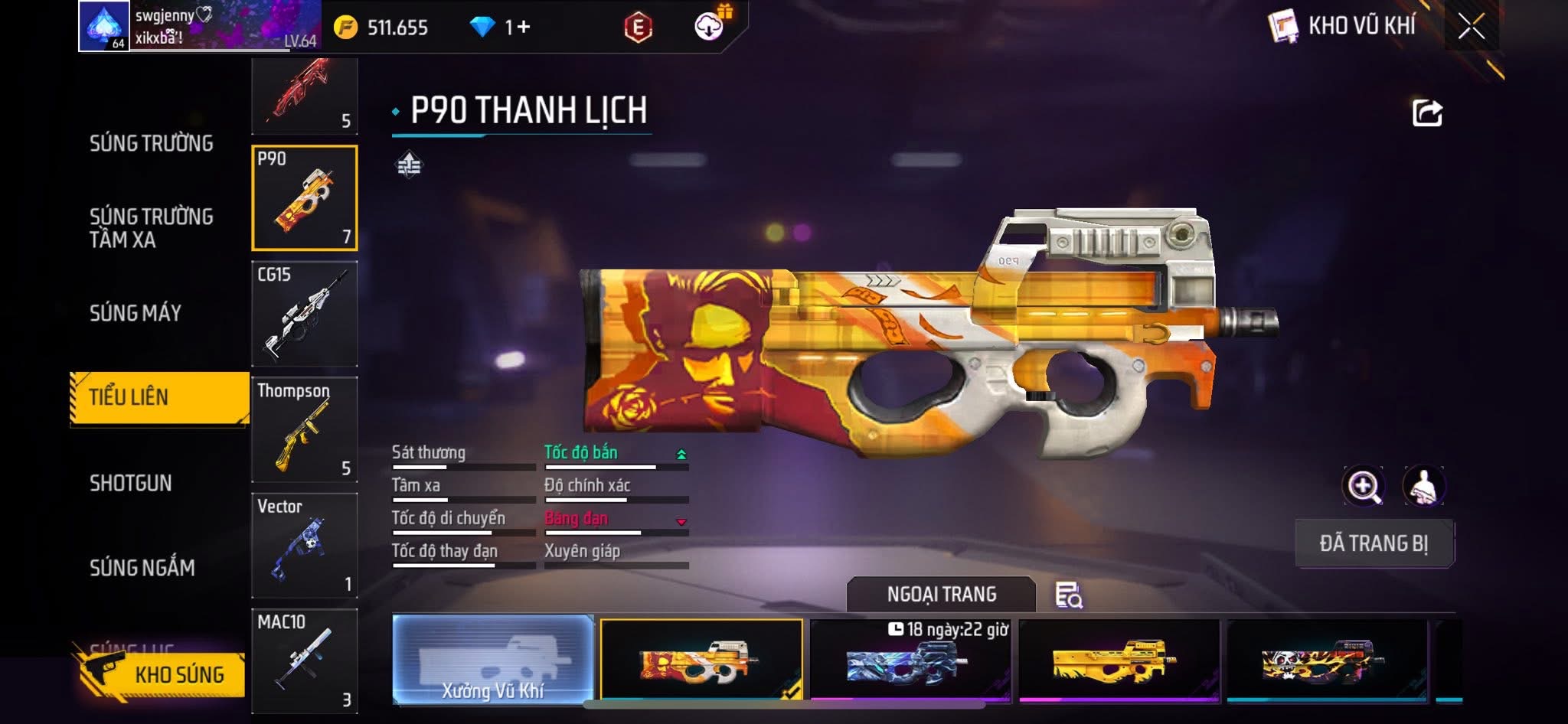1568x724 pixels.
Task: Select the timed blue P90 skin
Action: pos(910,661)
